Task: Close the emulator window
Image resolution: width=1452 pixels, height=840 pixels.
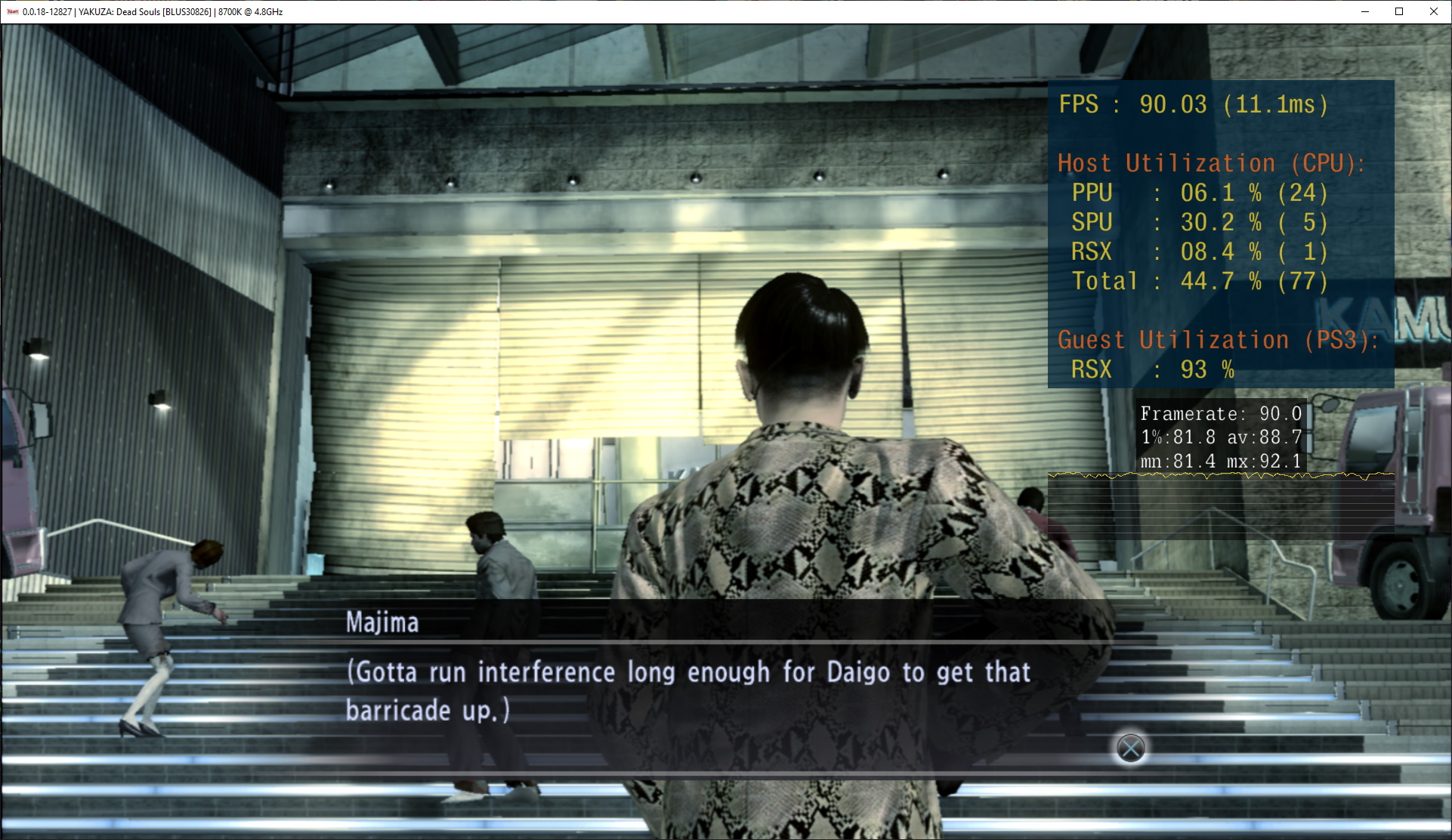Action: point(1433,11)
